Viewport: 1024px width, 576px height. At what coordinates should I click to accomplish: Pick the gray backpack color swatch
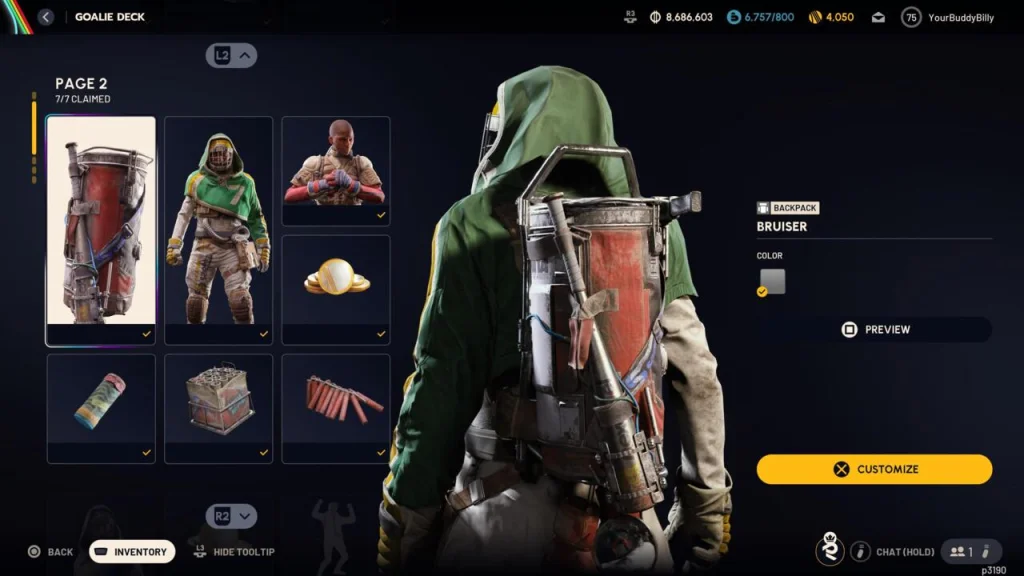[x=772, y=282]
